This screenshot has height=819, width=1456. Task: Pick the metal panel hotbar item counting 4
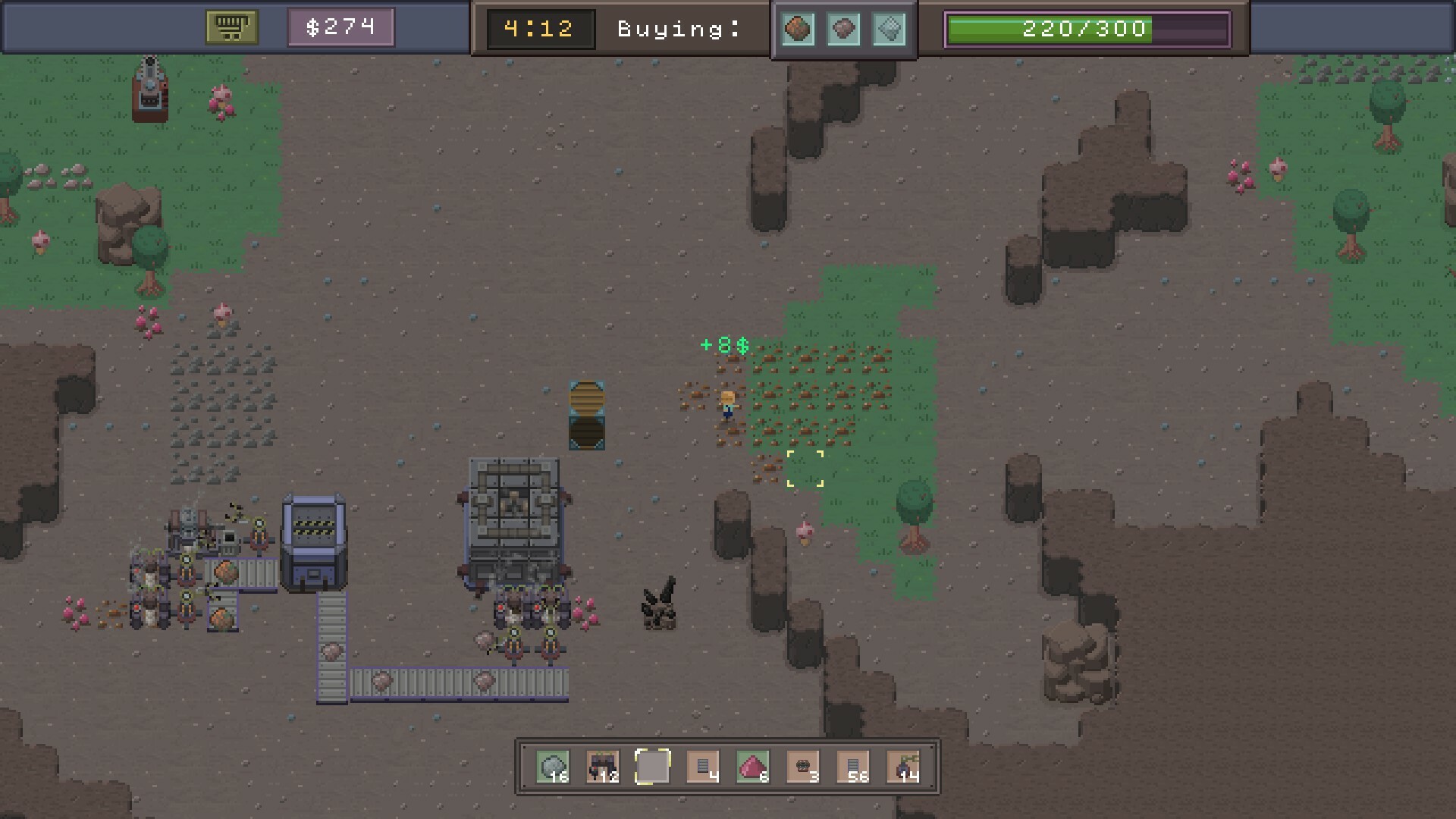(704, 767)
